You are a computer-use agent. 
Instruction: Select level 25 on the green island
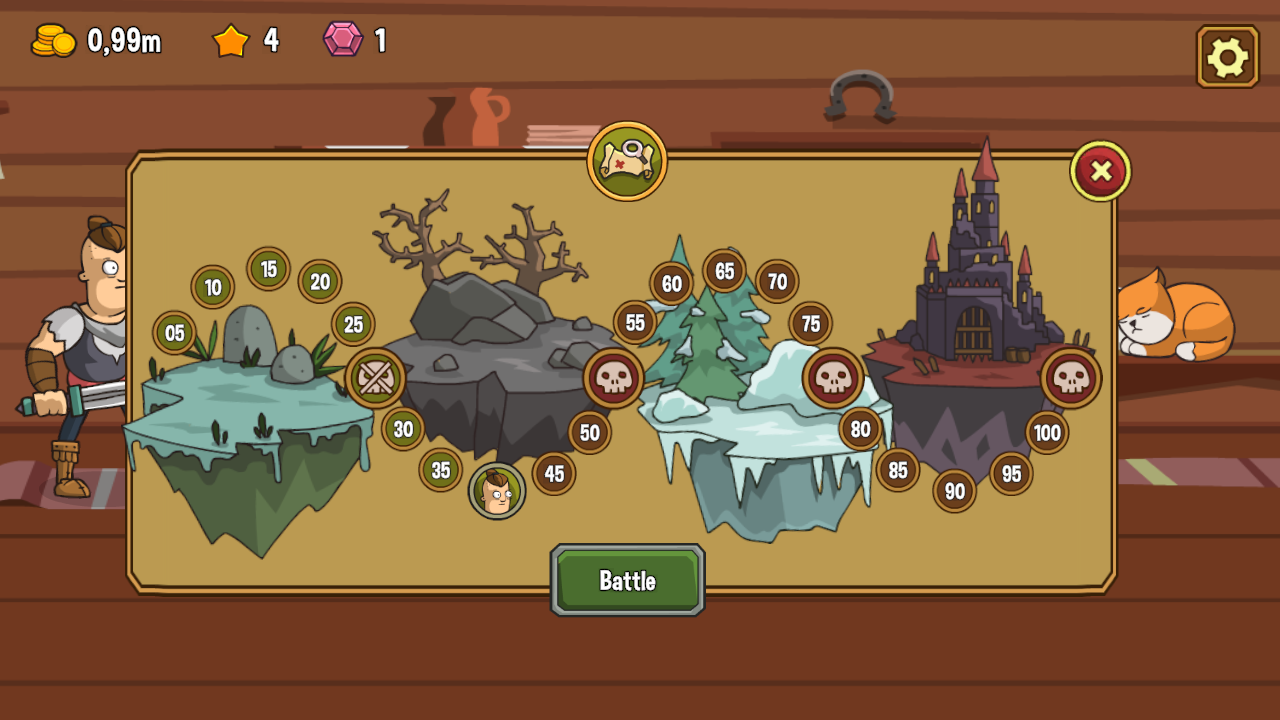coord(352,324)
